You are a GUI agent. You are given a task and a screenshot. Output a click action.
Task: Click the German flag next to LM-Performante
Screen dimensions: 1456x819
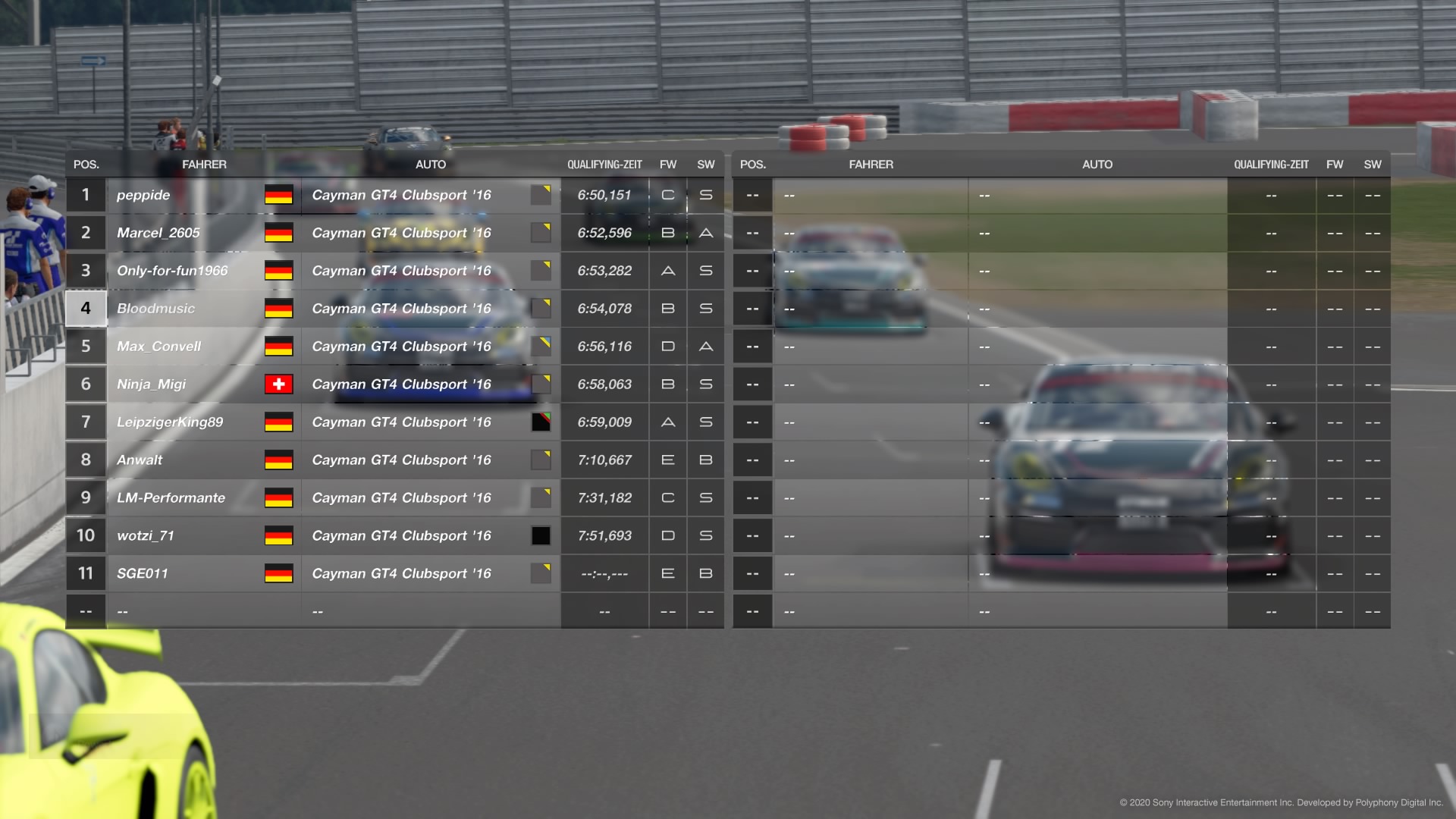coord(279,497)
